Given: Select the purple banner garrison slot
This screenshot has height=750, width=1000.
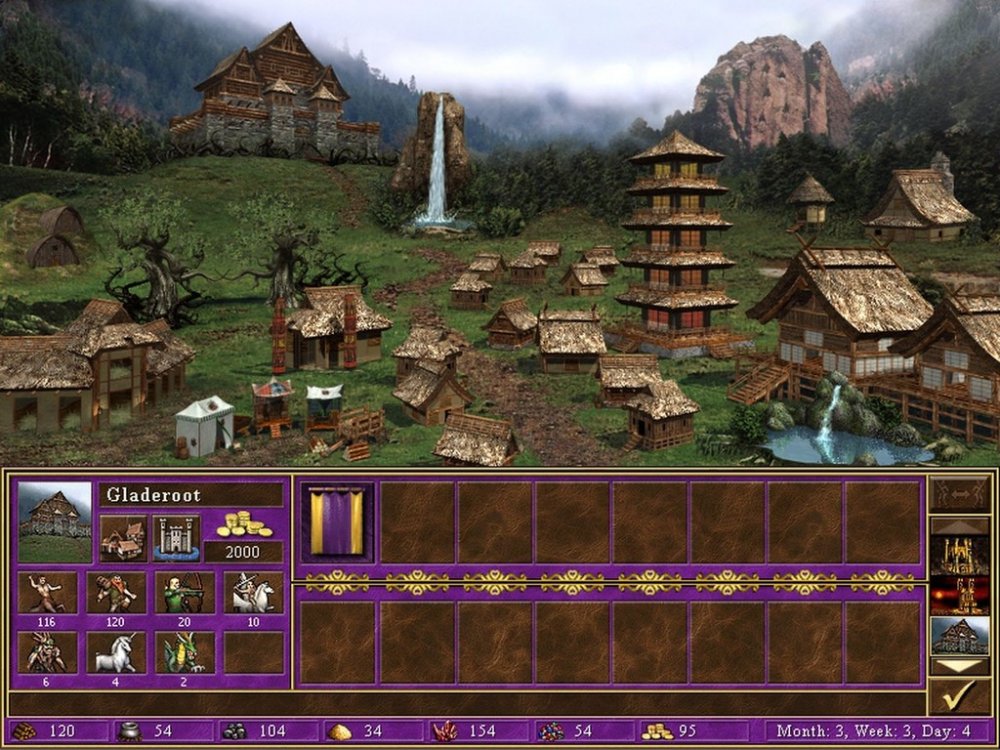Looking at the screenshot, I should [337, 522].
